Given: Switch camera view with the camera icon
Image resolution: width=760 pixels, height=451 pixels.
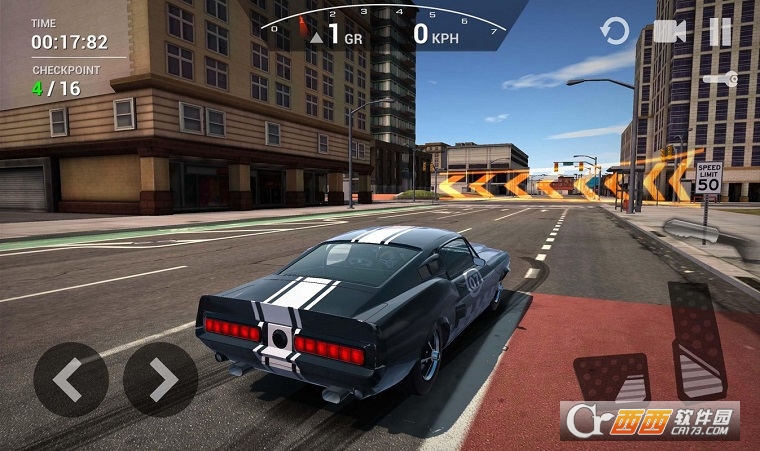Looking at the screenshot, I should tap(669, 32).
